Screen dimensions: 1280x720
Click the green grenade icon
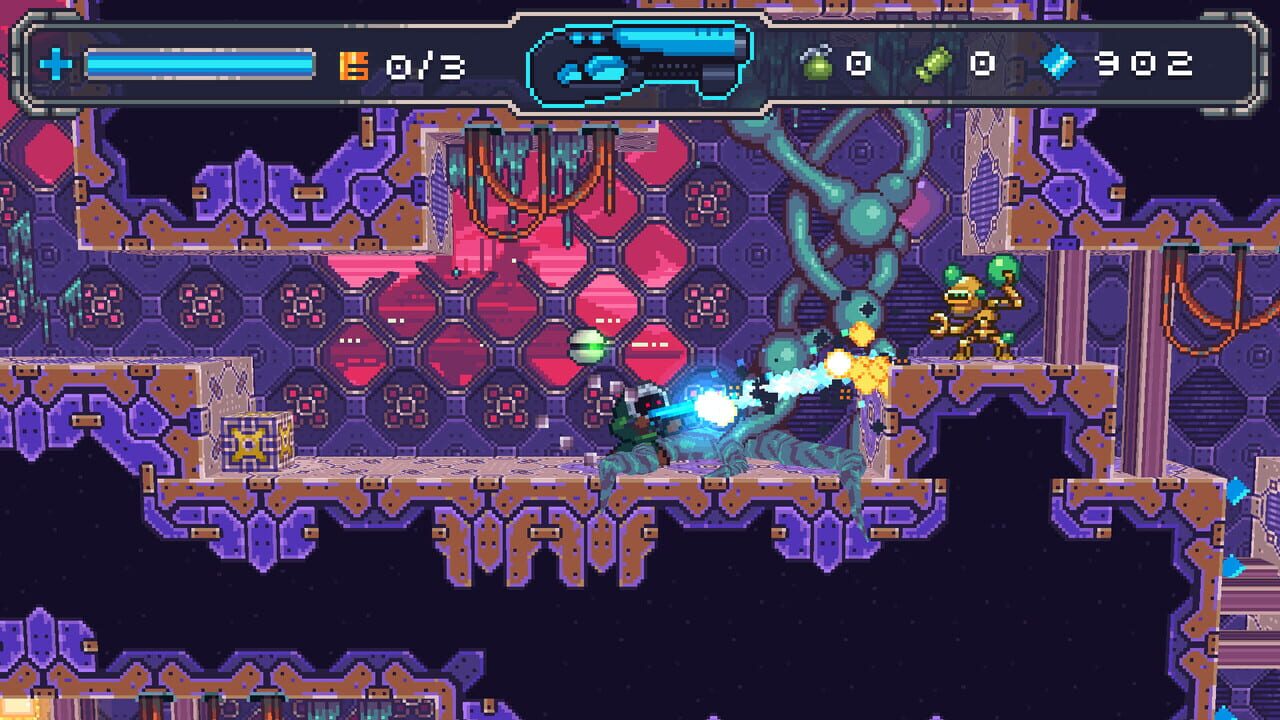point(816,65)
